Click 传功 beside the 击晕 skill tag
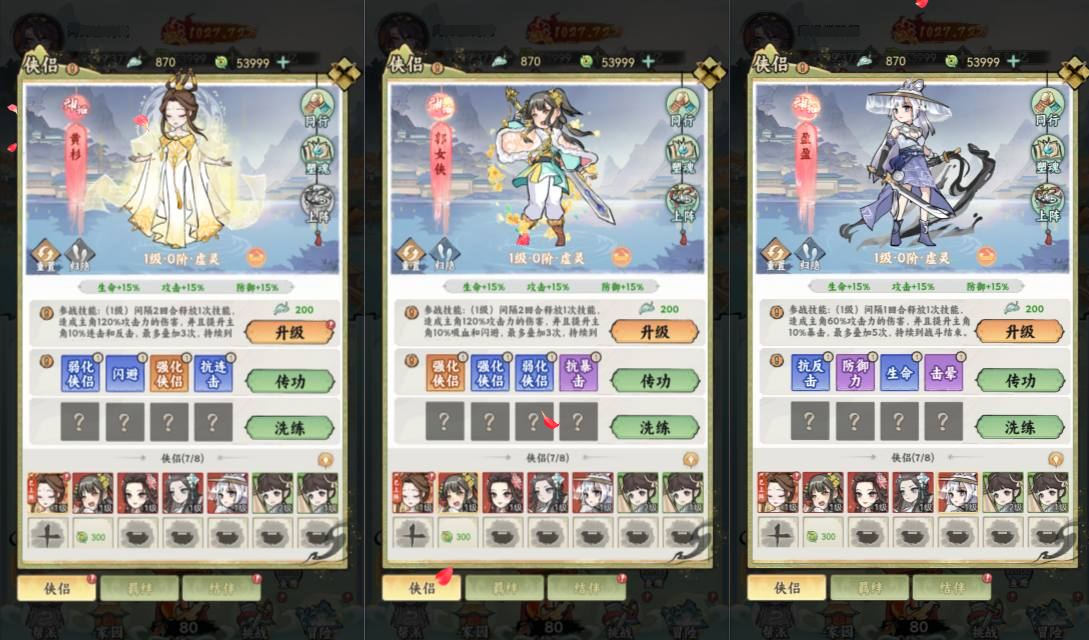This screenshot has height=640, width=1089. point(1020,381)
